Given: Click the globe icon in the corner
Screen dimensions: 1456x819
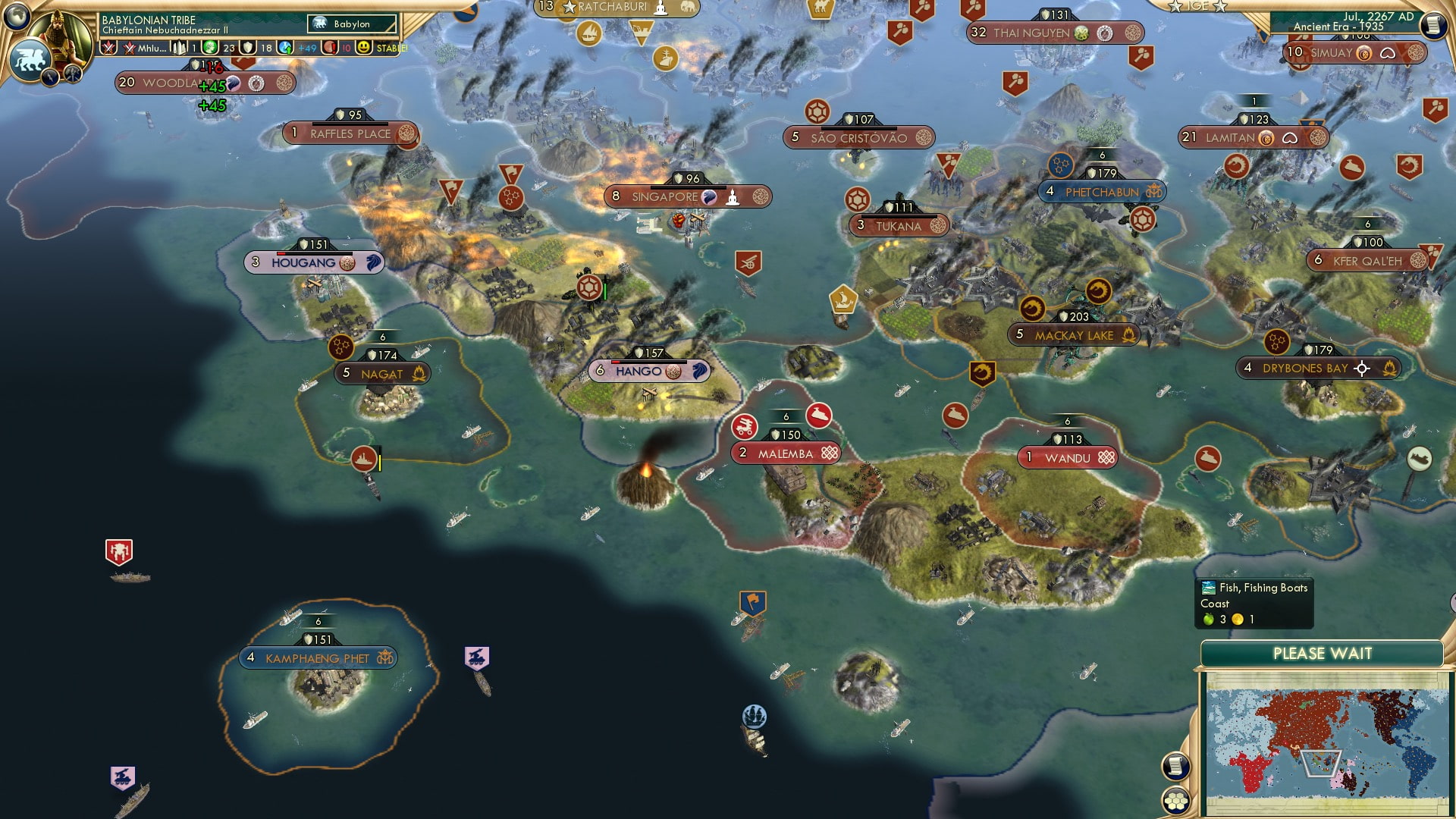Looking at the screenshot, I should [17, 14].
